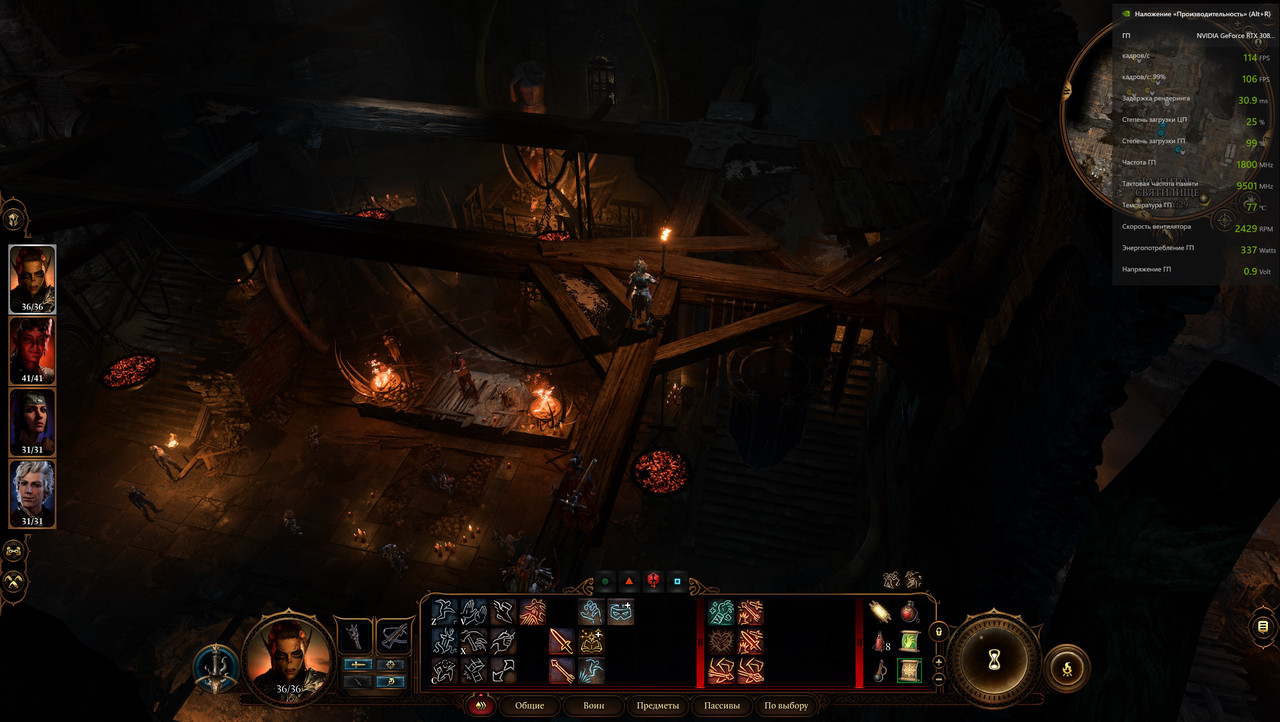
Task: Choose Shadowheart's party portrait
Action: coord(33,422)
